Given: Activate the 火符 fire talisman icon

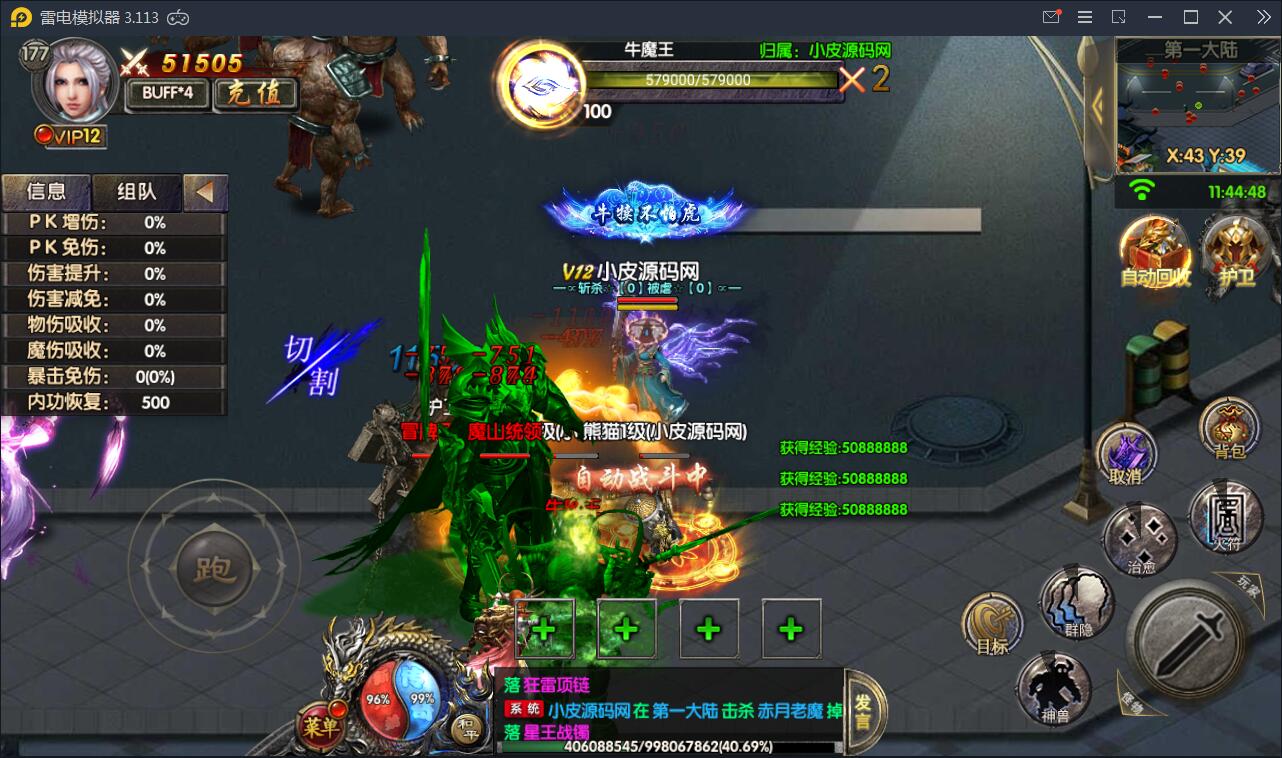Looking at the screenshot, I should coord(1228,518).
